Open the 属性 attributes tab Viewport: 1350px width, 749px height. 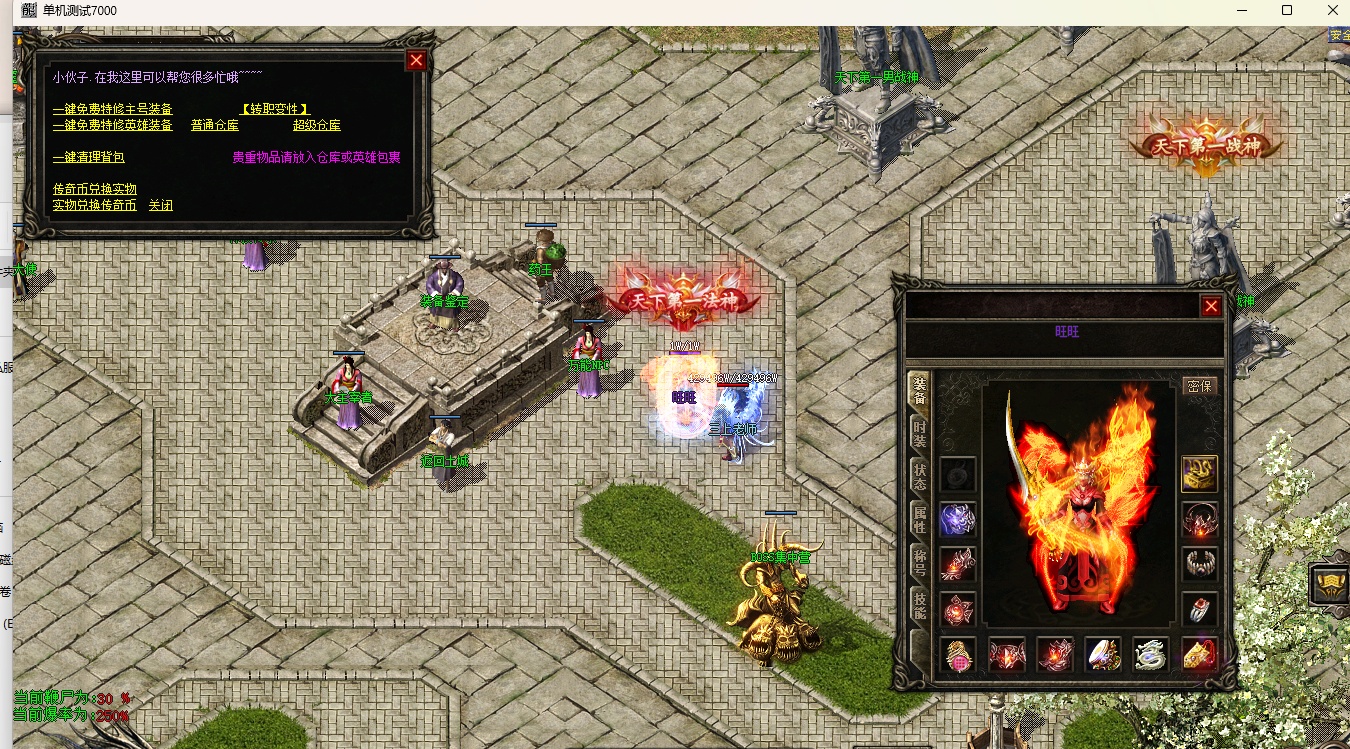point(919,518)
